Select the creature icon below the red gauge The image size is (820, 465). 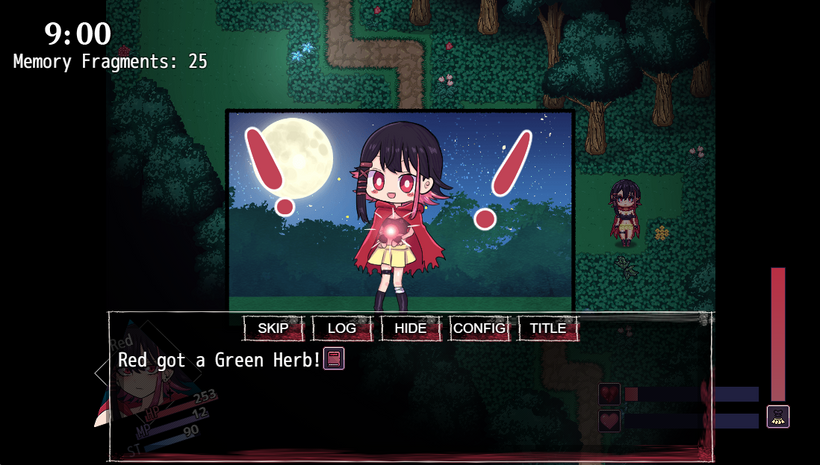(x=778, y=417)
